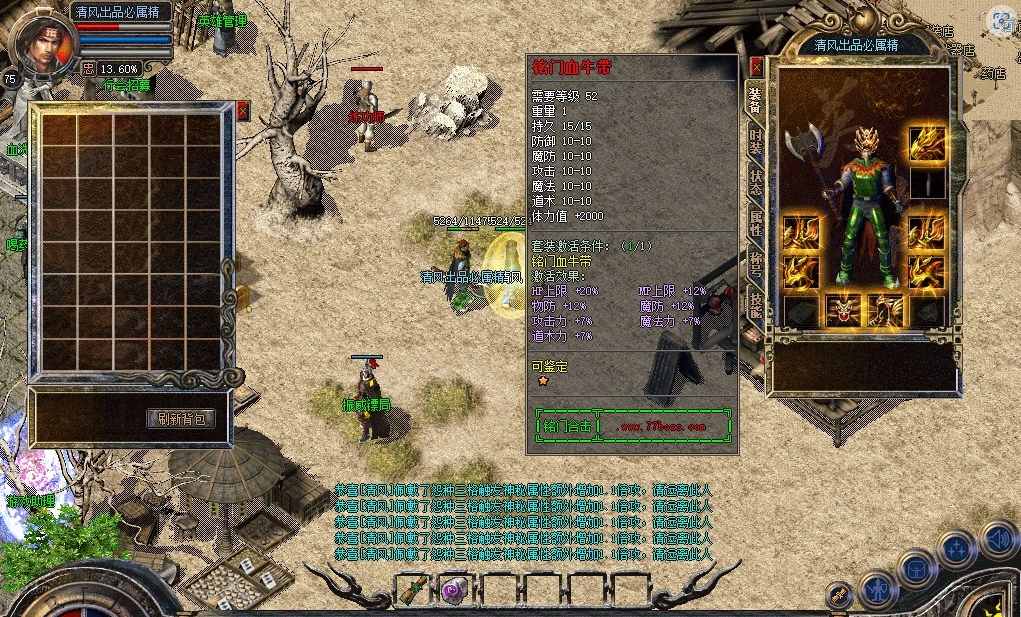1021x617 pixels.
Task: Toggle the sound speaker button
Action: click(x=997, y=538)
